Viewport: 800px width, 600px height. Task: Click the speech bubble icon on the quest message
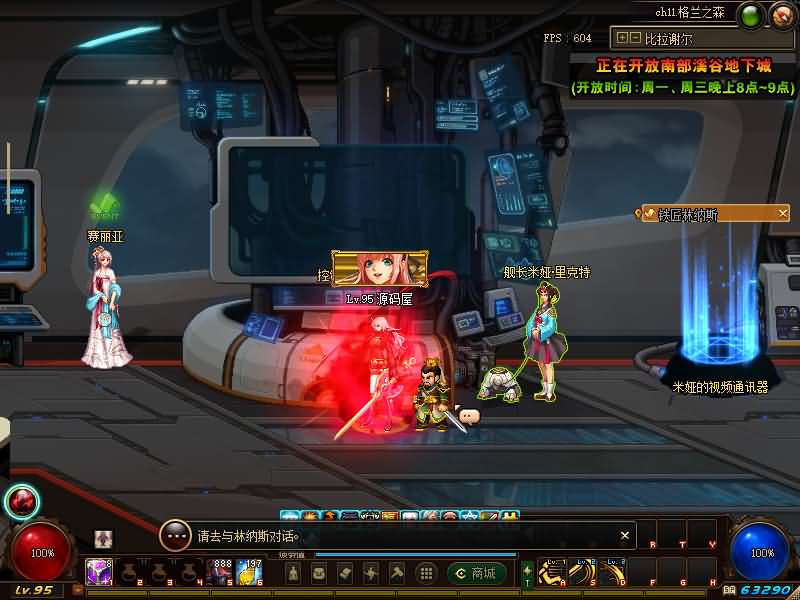[x=176, y=535]
